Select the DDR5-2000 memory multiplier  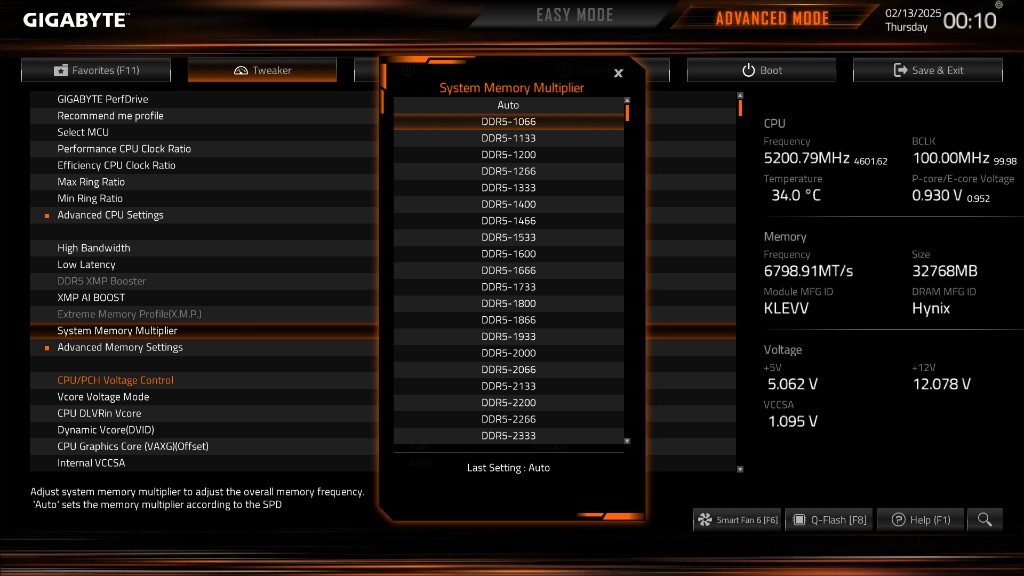(x=508, y=353)
